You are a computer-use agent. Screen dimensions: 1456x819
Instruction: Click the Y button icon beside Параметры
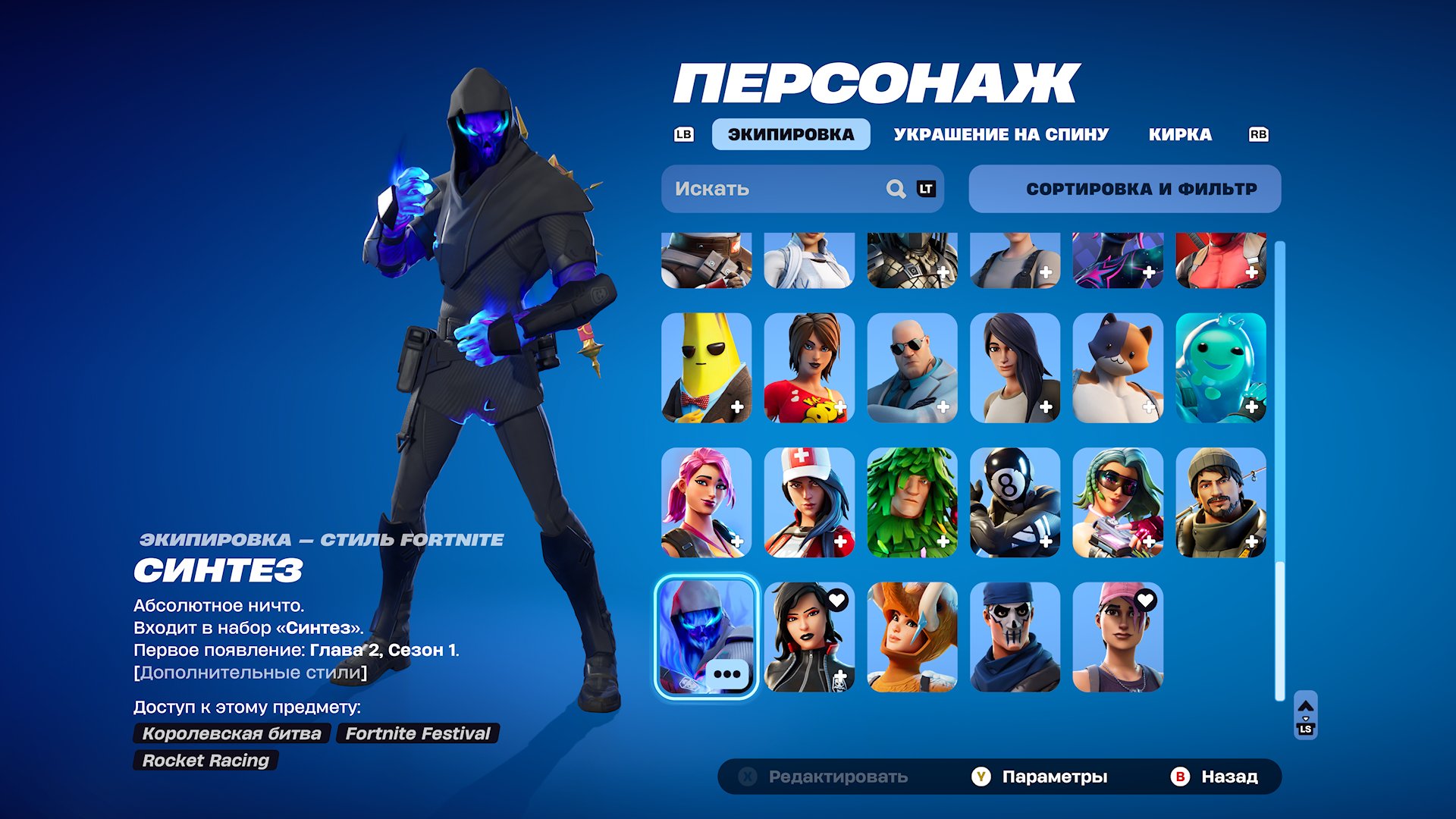tap(984, 777)
